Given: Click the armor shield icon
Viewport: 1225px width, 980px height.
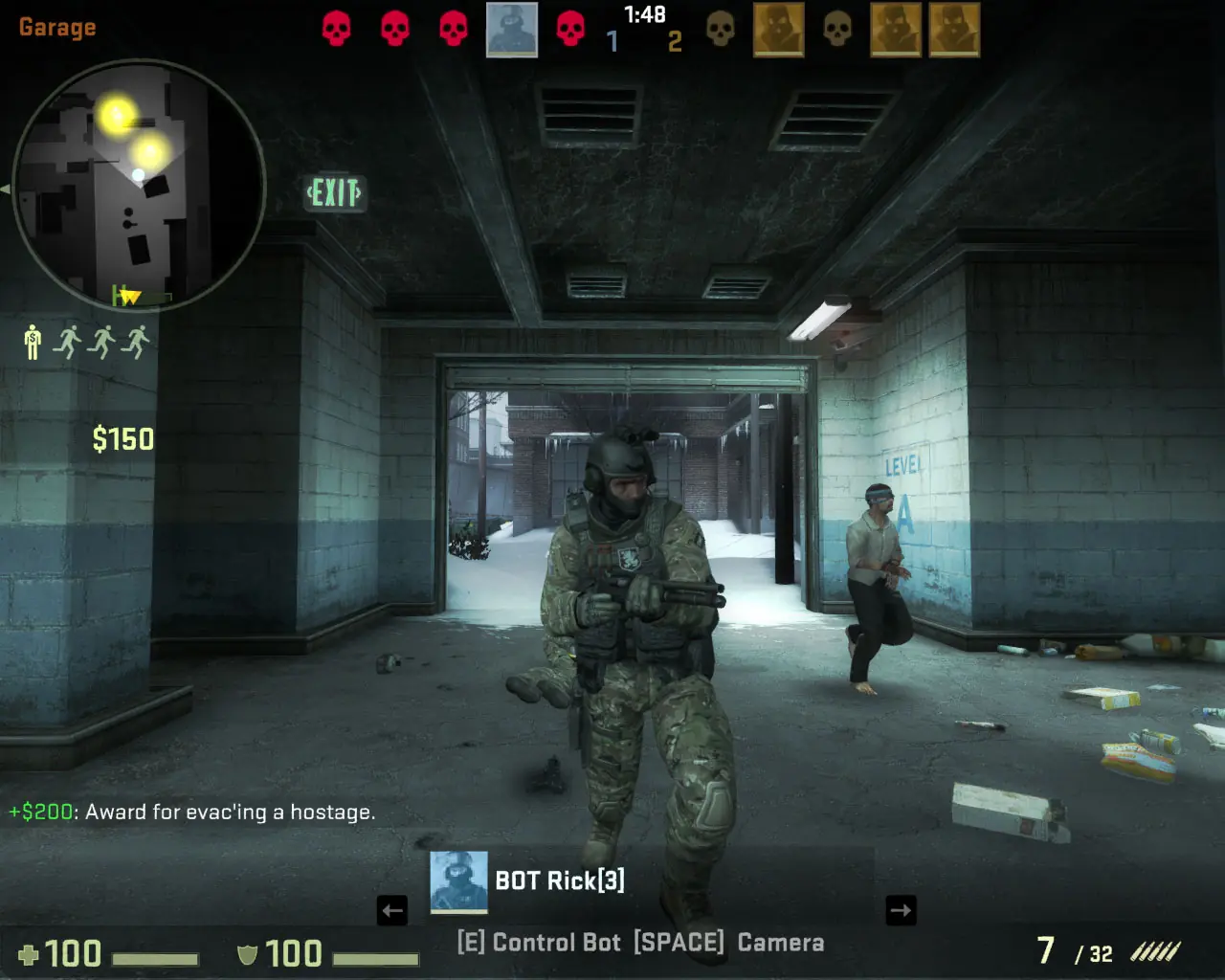Looking at the screenshot, I should [x=247, y=954].
